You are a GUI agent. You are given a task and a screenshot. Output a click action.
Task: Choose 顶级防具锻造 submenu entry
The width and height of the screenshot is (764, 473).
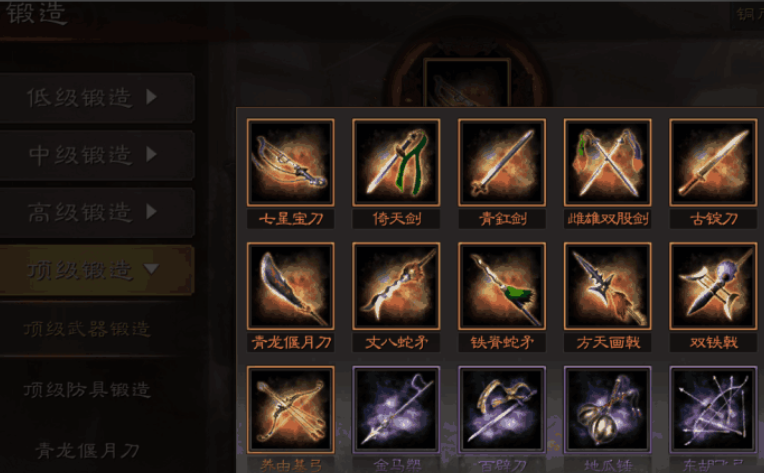[x=88, y=388]
